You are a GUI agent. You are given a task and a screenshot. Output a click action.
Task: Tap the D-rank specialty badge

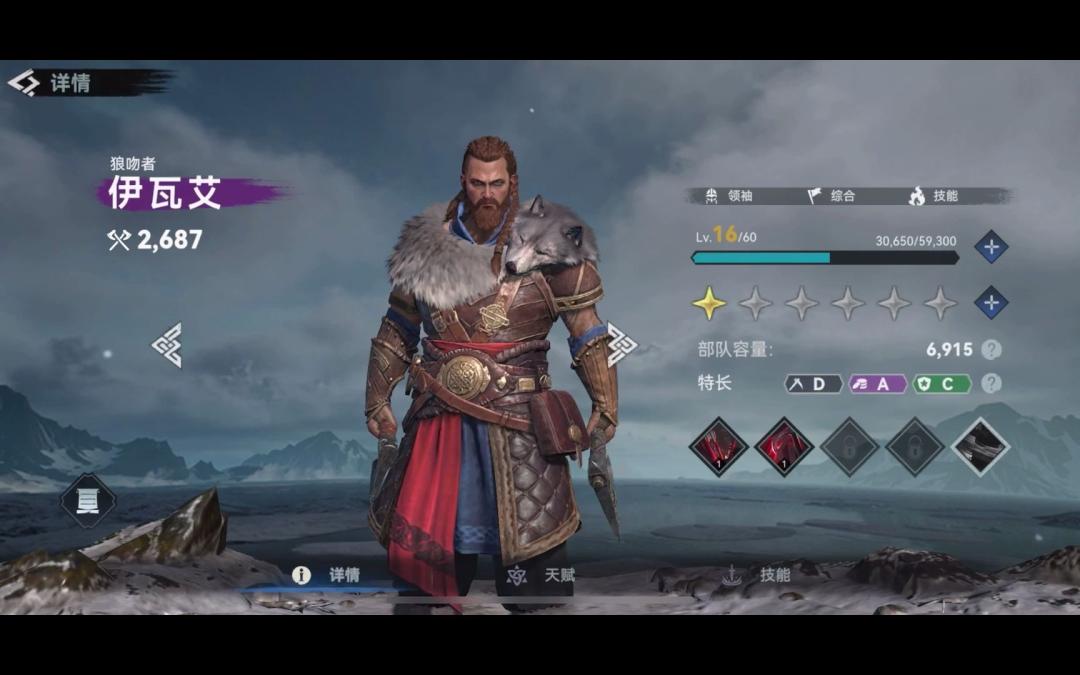[812, 383]
